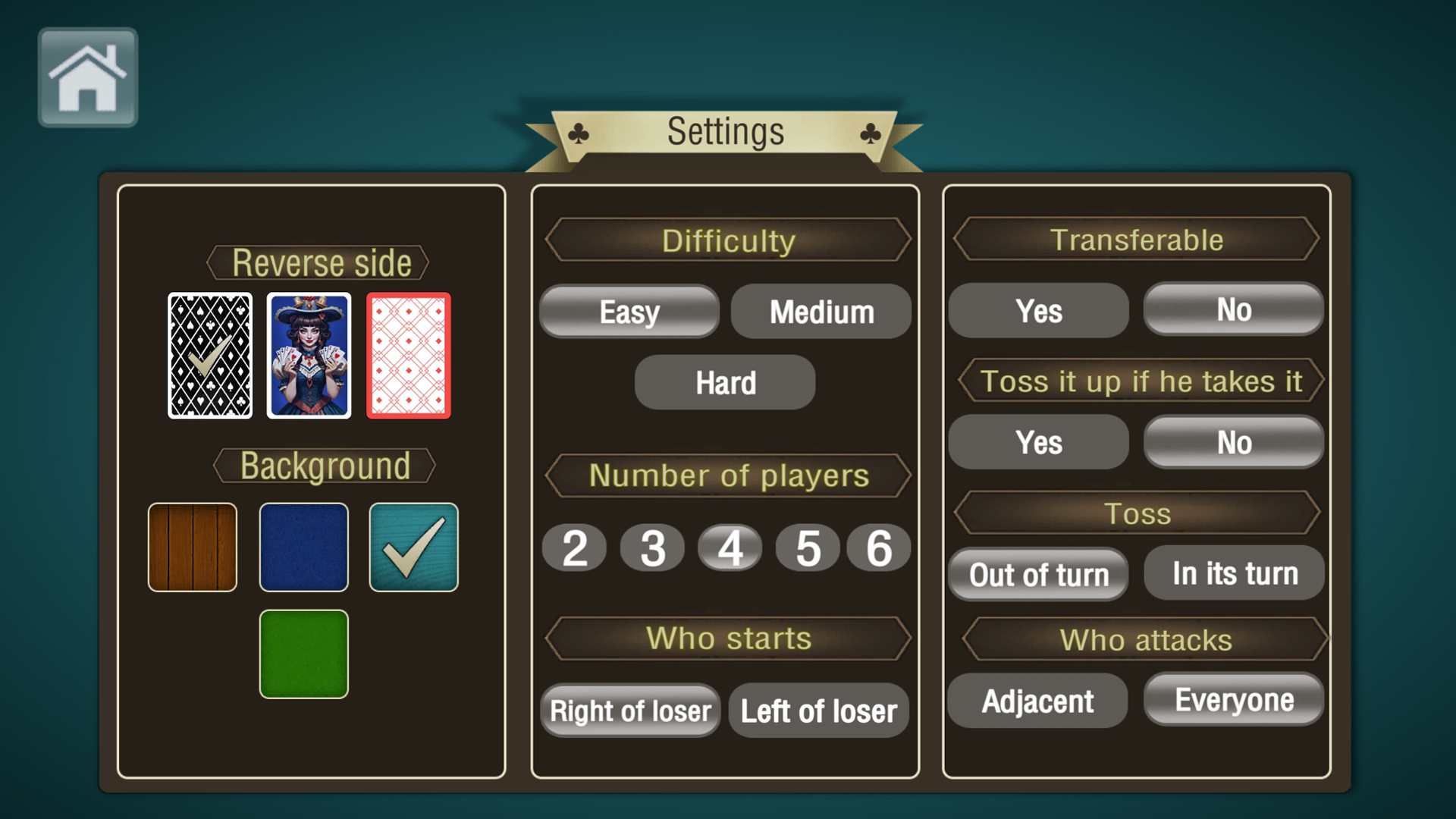Click the club suit icon on Settings banner
Image resolution: width=1456 pixels, height=819 pixels.
point(579,132)
